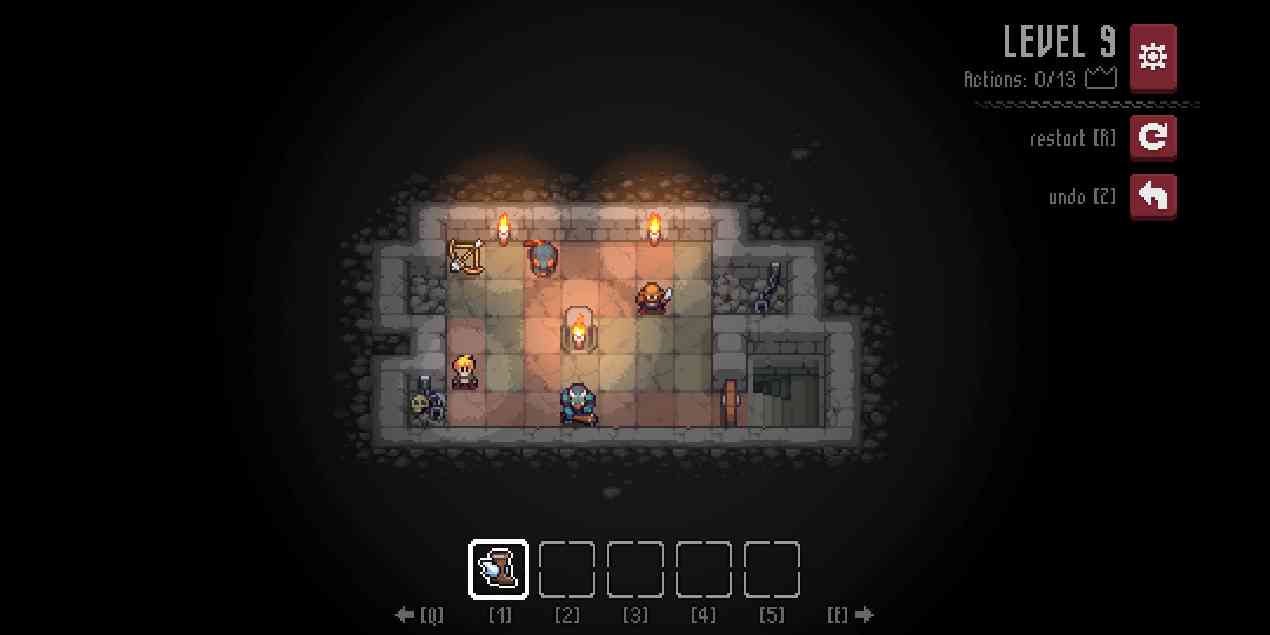The width and height of the screenshot is (1270, 635).
Task: Undo the last action
Action: tap(1153, 197)
